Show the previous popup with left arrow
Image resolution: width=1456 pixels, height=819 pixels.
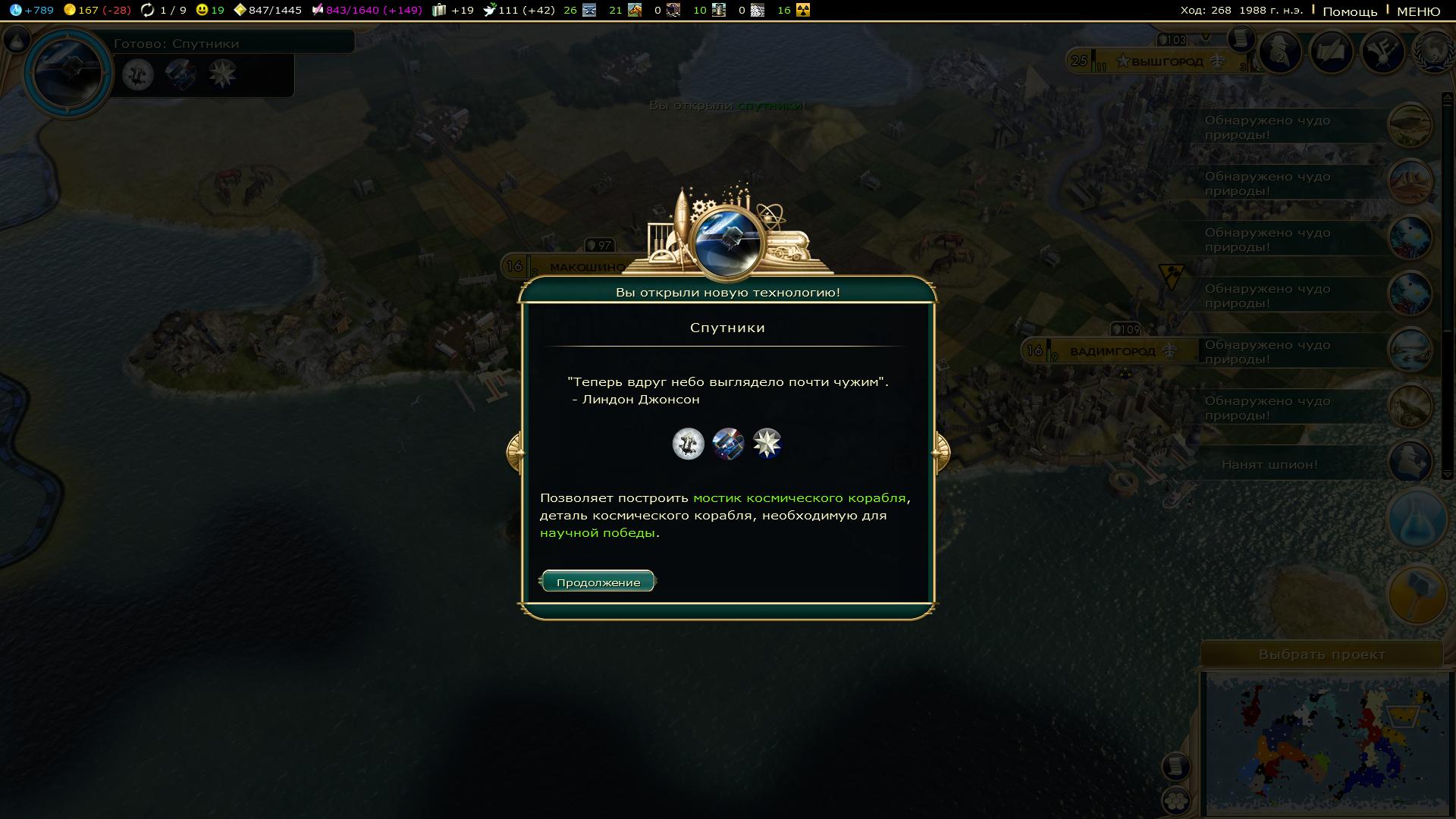pyautogui.click(x=514, y=453)
